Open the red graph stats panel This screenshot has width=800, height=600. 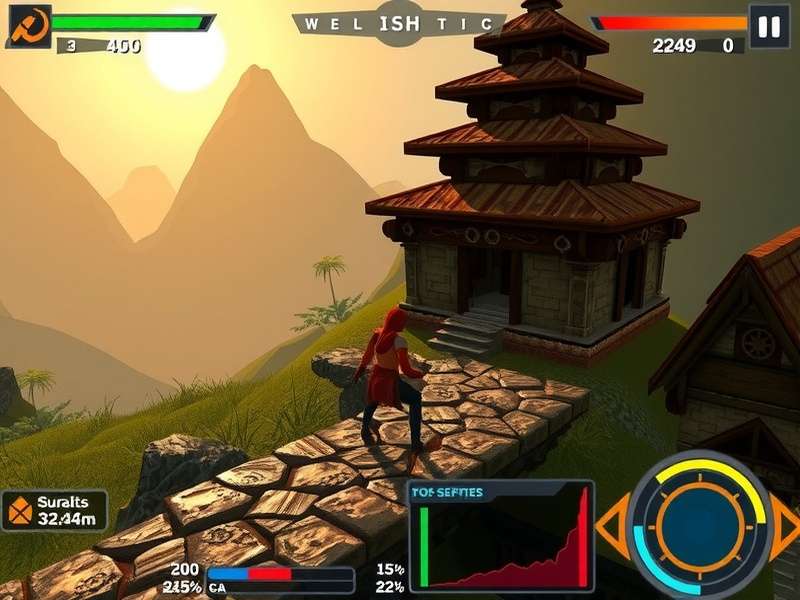pyautogui.click(x=501, y=536)
